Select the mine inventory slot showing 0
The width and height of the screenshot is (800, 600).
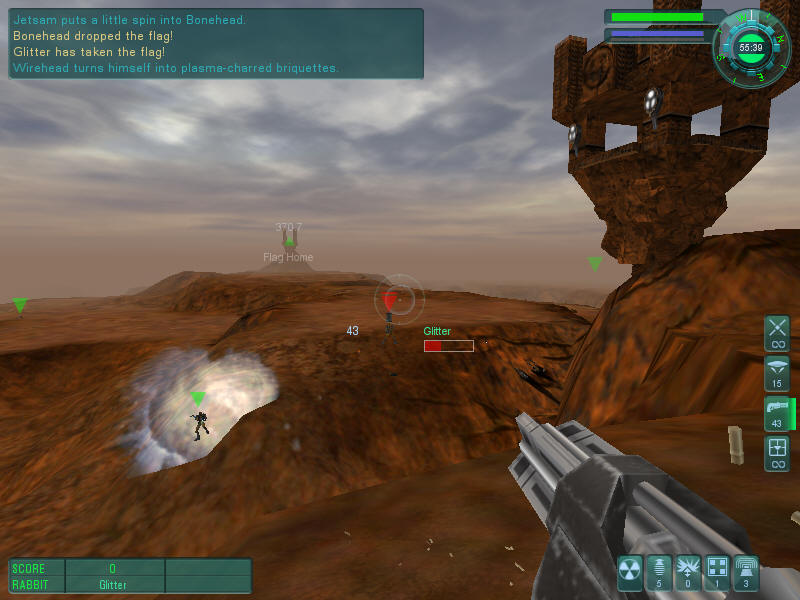pyautogui.click(x=688, y=570)
